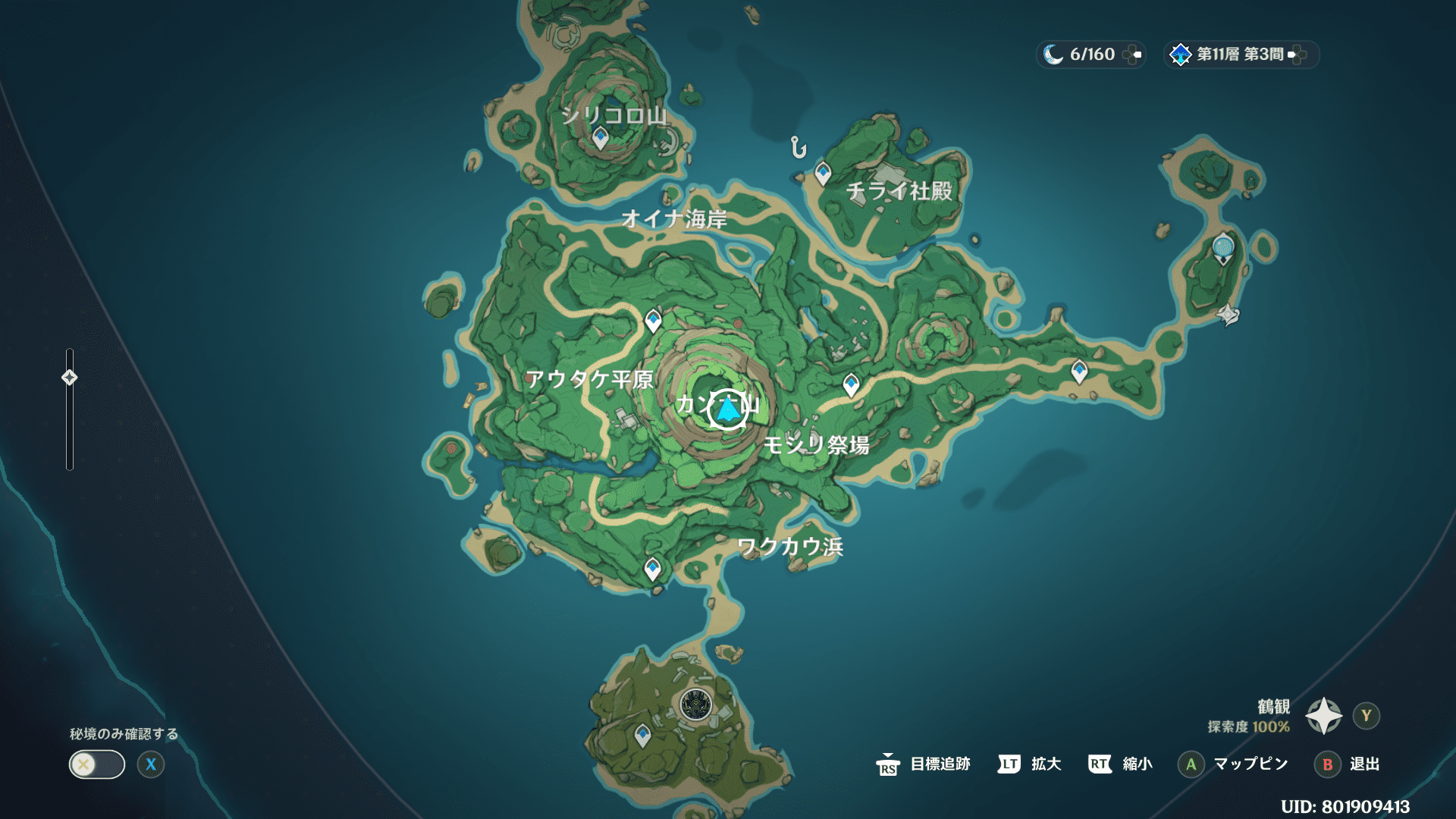The image size is (1456, 819).
Task: Select the boss emblem on the southern island
Action: tap(695, 705)
